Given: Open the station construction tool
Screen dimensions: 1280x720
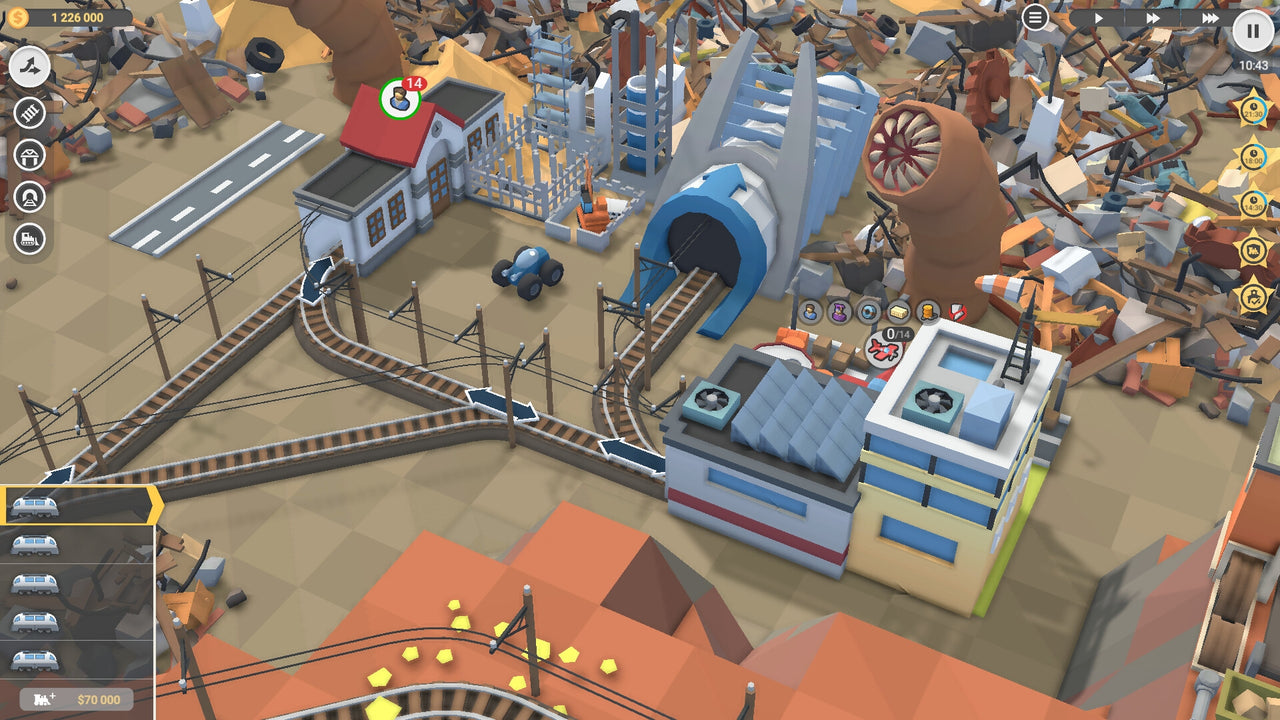Looking at the screenshot, I should coord(29,157).
